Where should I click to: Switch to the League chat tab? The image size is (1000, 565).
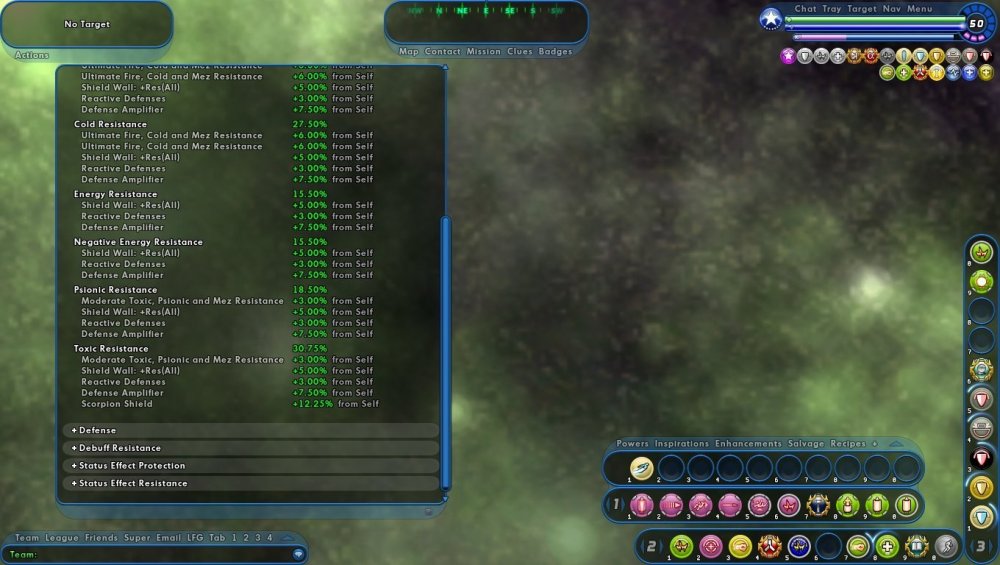[x=61, y=538]
